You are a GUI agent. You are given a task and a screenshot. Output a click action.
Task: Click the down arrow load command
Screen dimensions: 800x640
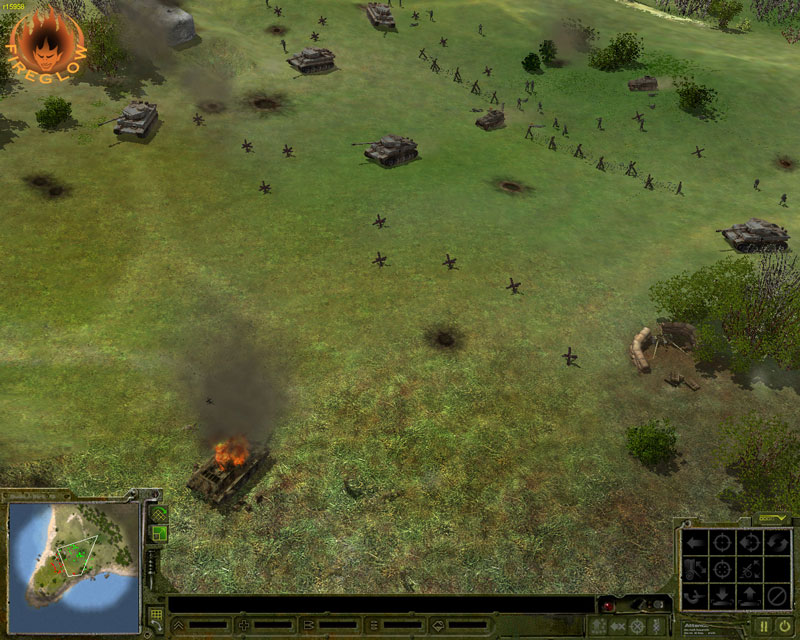[720, 597]
